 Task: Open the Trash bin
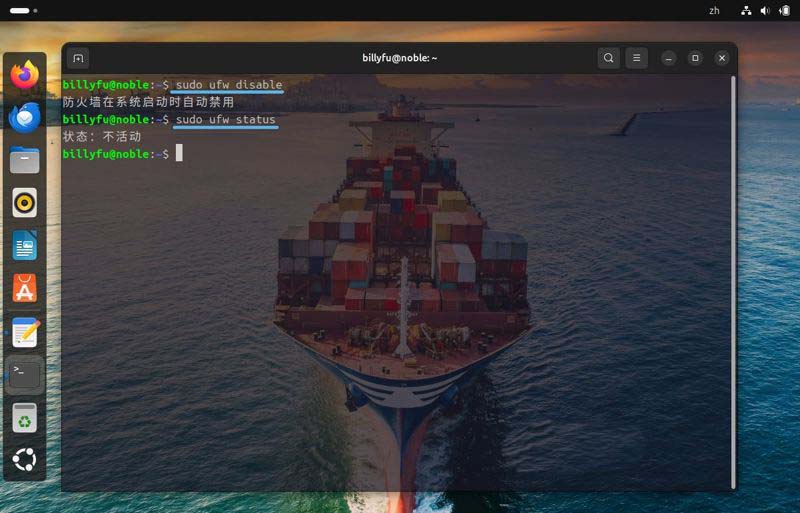[25, 418]
